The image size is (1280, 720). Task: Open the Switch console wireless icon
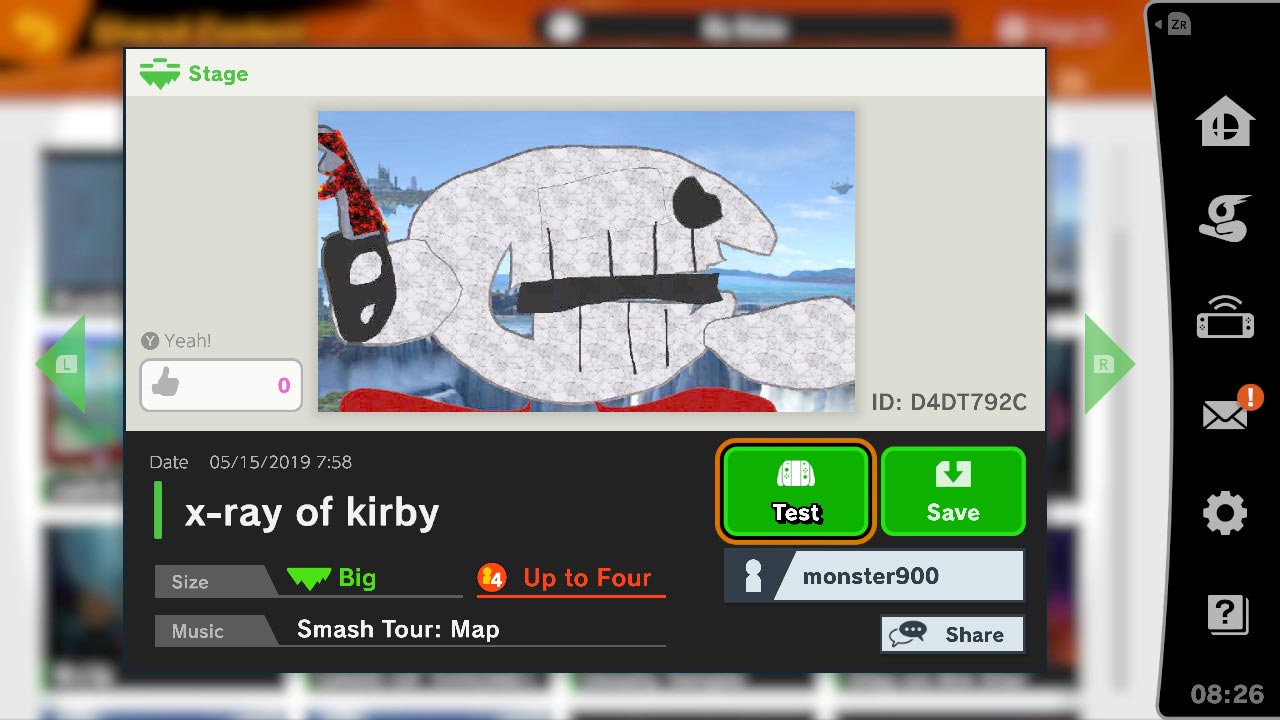[1225, 316]
